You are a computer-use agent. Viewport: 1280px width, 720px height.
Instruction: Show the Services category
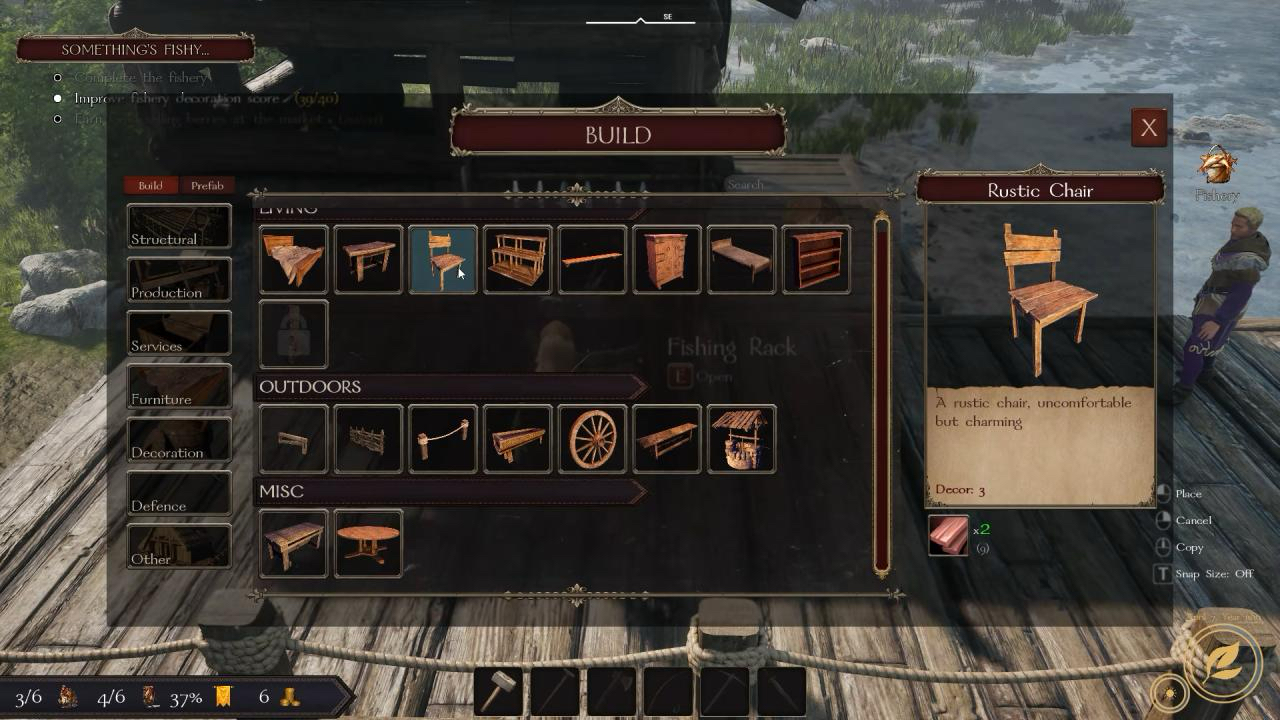point(179,333)
